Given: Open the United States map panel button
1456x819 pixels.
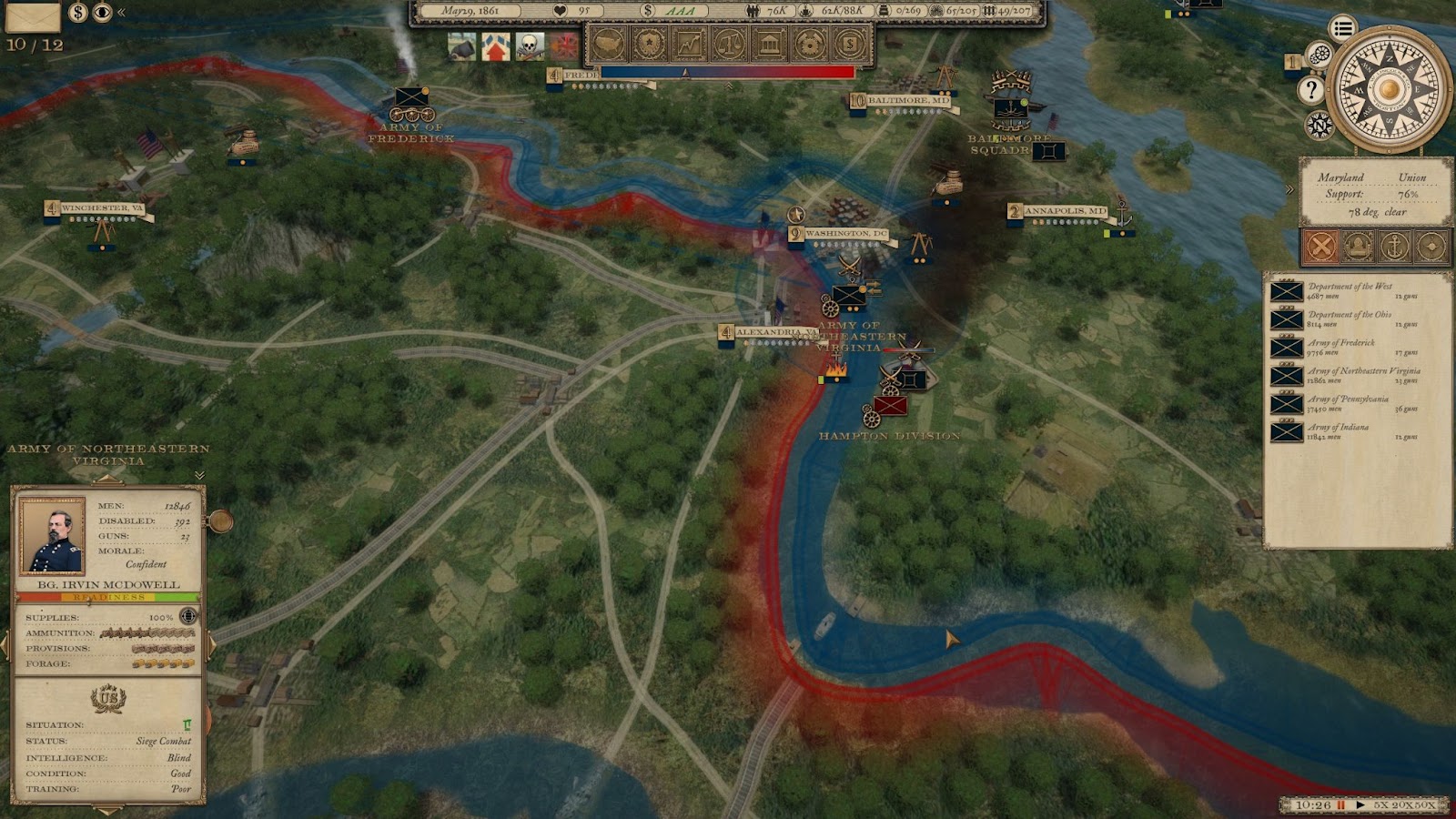Looking at the screenshot, I should point(609,43).
